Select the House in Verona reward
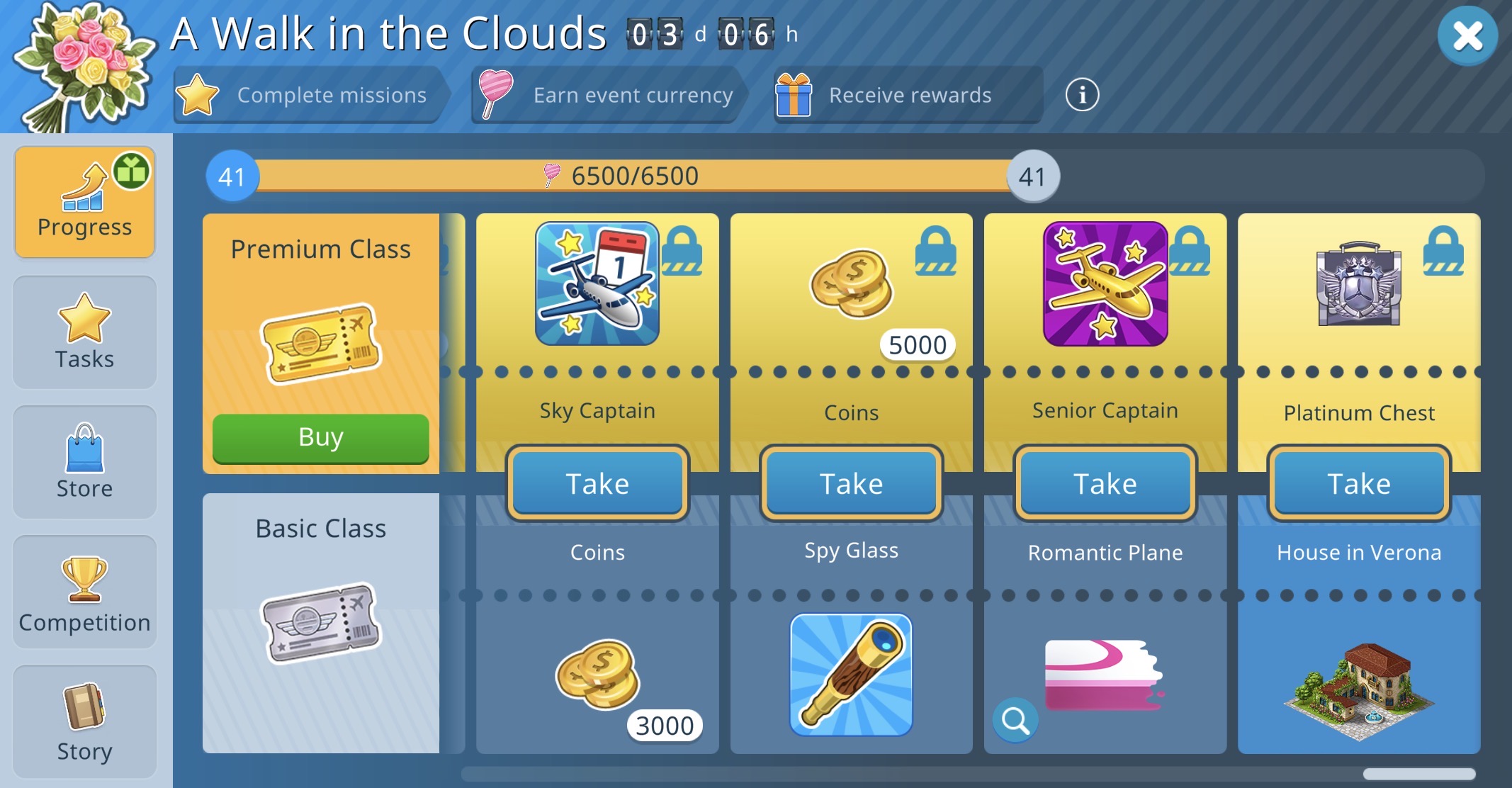 tap(1358, 689)
